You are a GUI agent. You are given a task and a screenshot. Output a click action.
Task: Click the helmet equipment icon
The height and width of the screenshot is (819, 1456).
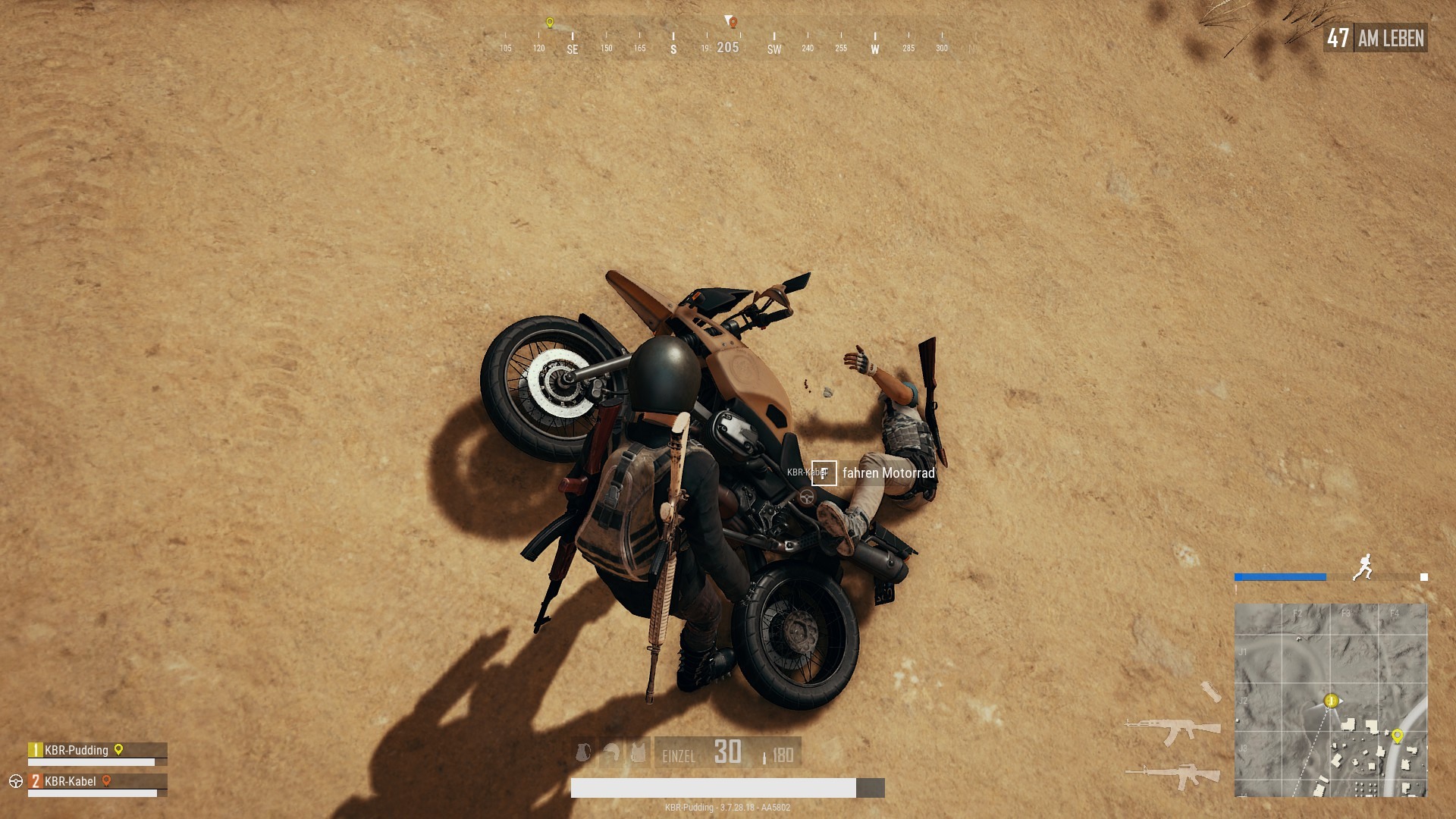[x=611, y=752]
